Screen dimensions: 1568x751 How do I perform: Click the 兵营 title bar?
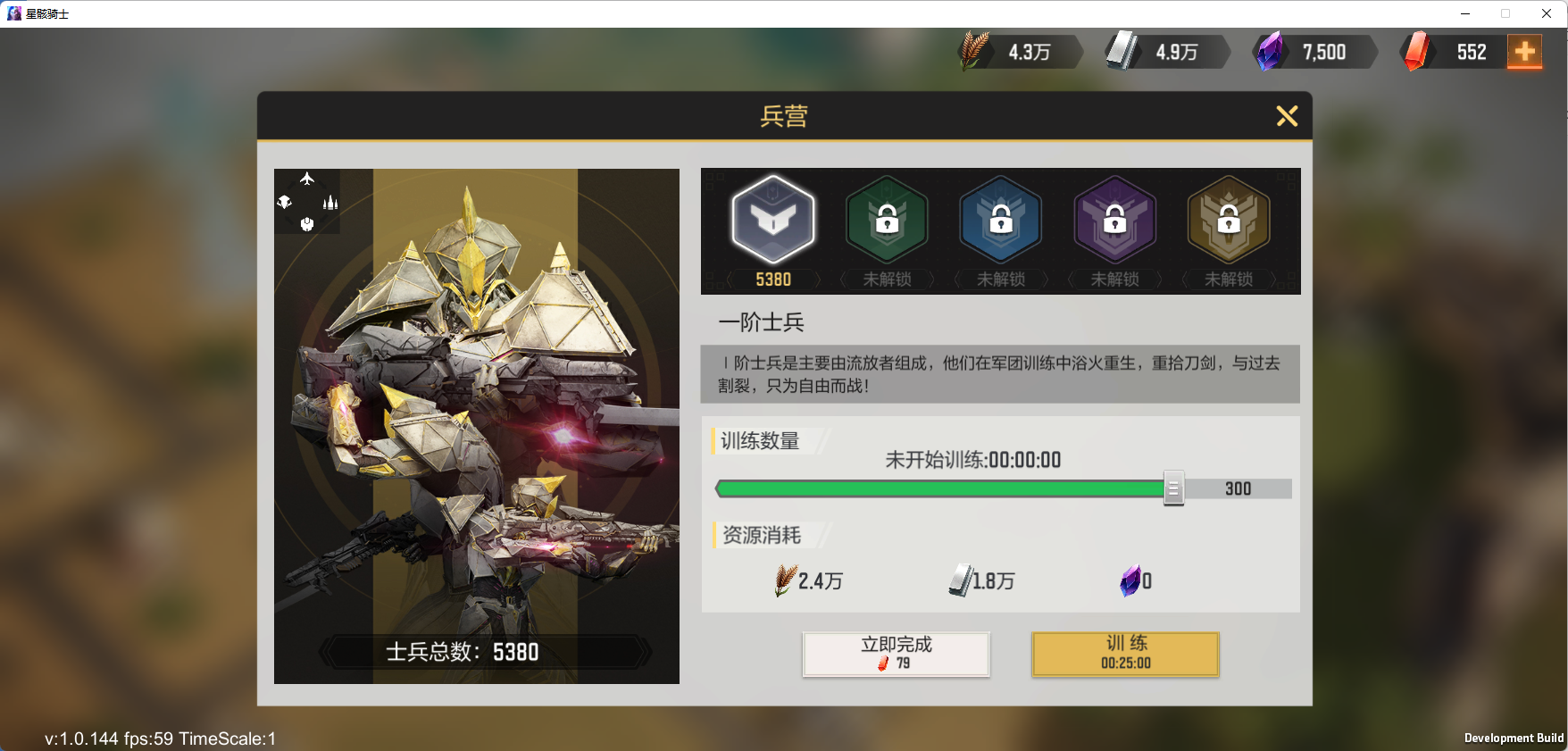784,117
